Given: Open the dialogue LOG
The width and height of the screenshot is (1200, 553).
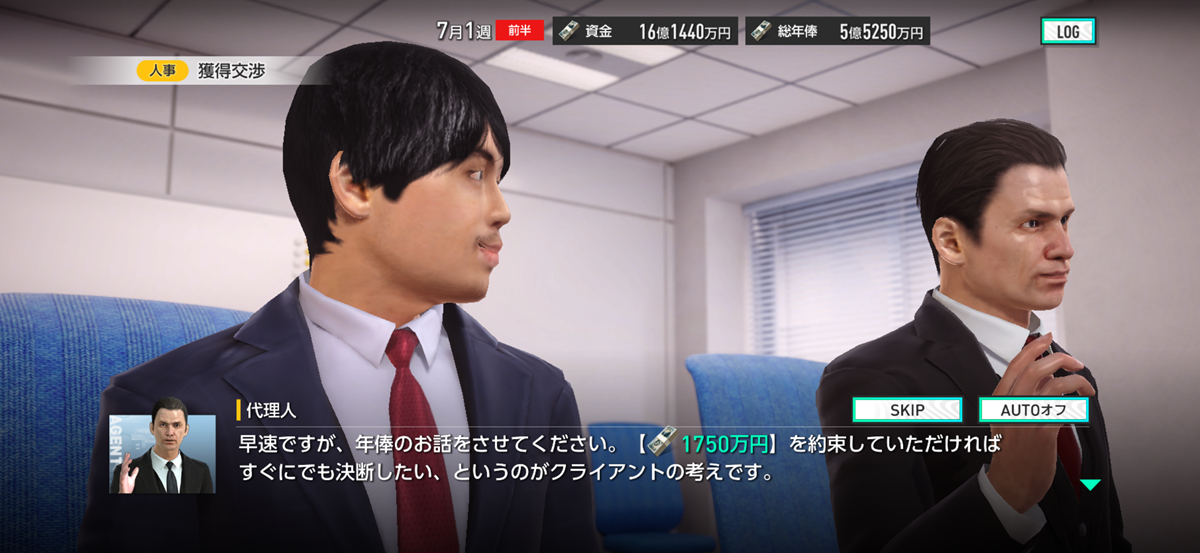Looking at the screenshot, I should (1068, 32).
